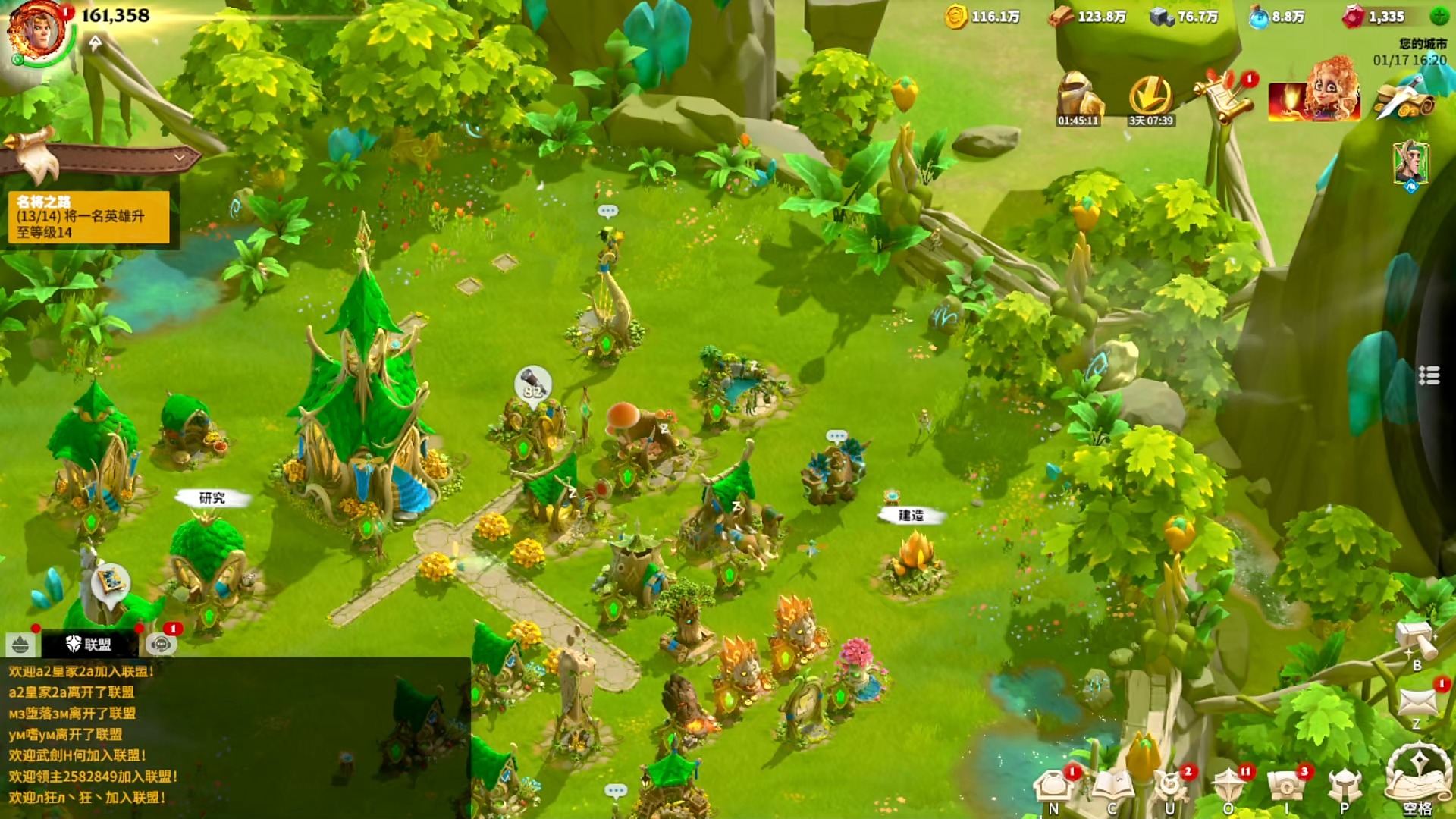The width and height of the screenshot is (1456, 819).
Task: Switch to the 联盟 chat tab
Action: (89, 645)
